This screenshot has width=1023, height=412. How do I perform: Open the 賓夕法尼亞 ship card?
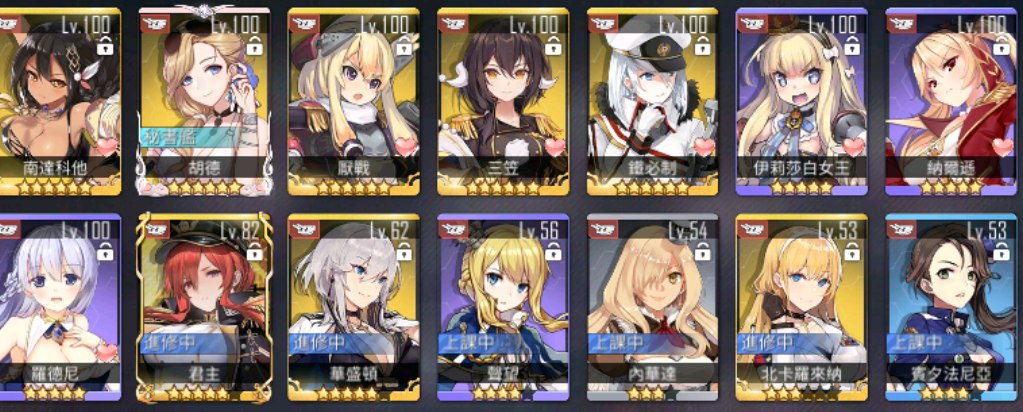952,306
